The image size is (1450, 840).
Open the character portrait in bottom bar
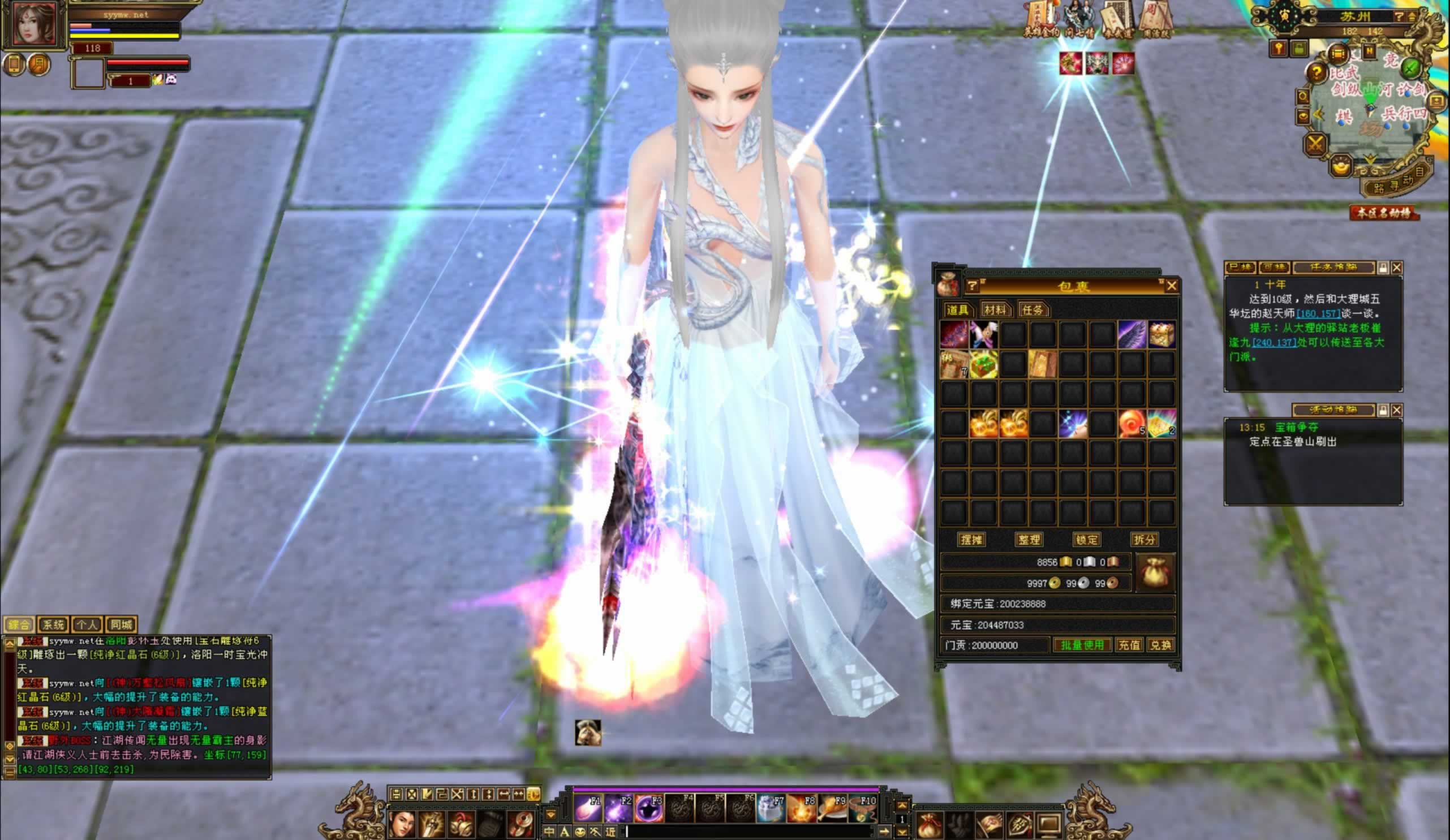(402, 825)
